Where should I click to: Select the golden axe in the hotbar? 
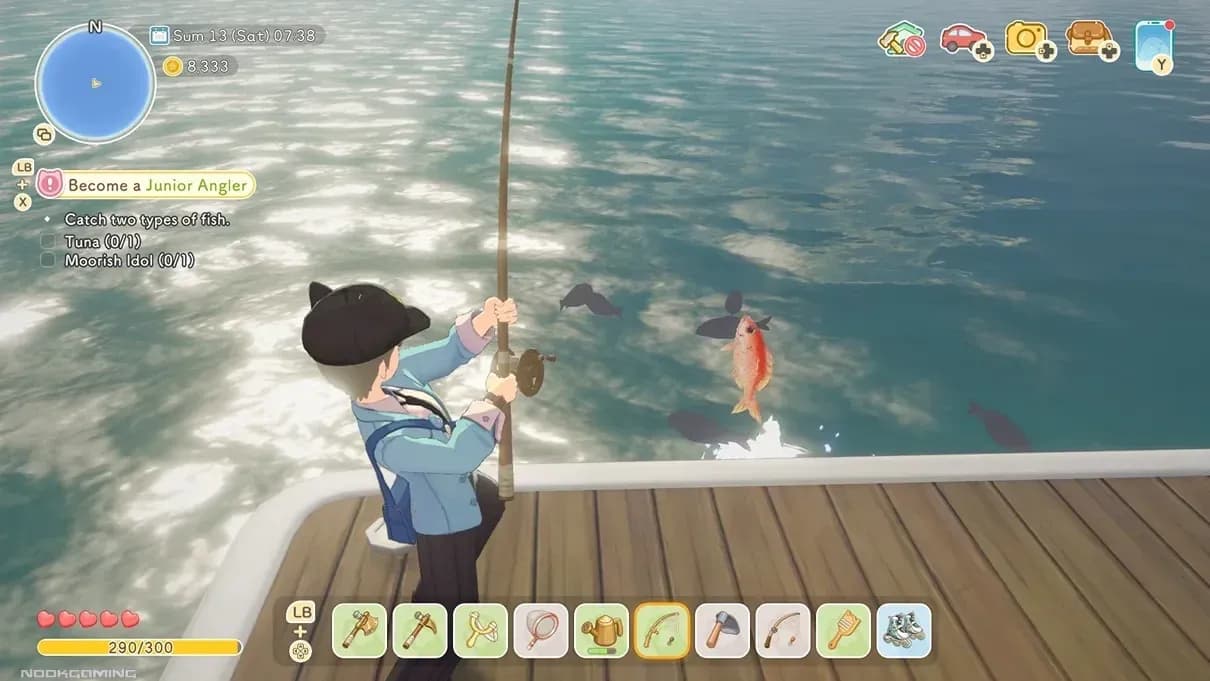pos(359,631)
